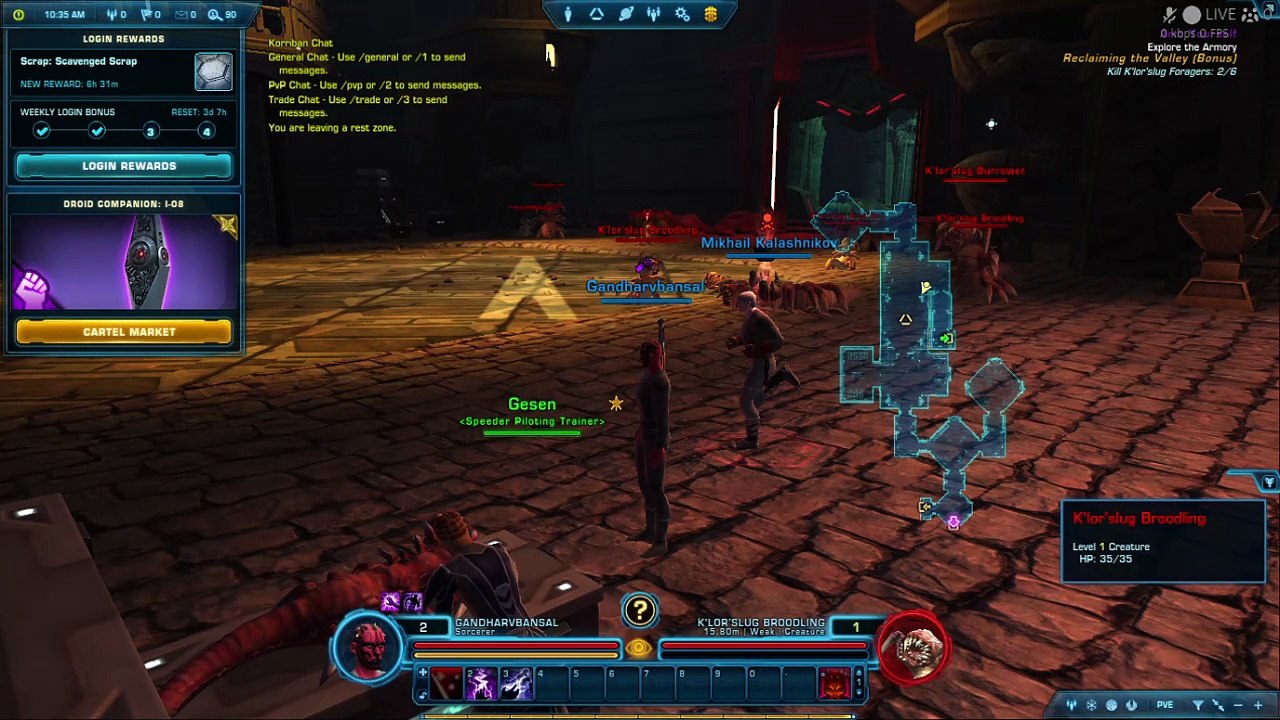Open the Login Rewards button
1280x720 pixels.
(x=125, y=166)
